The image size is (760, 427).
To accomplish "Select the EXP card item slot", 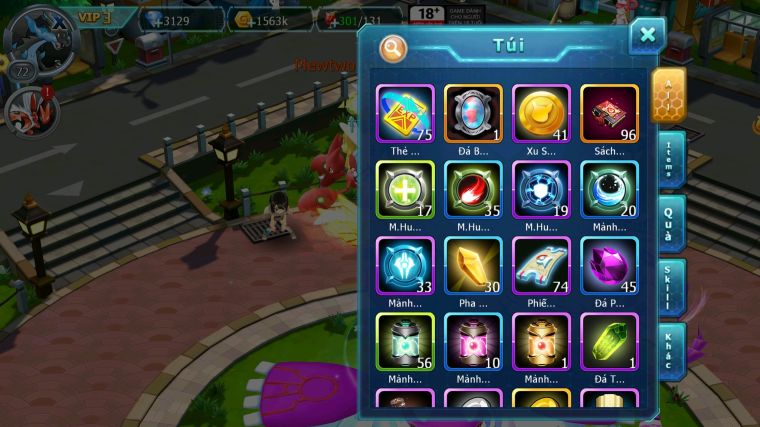I will point(405,113).
